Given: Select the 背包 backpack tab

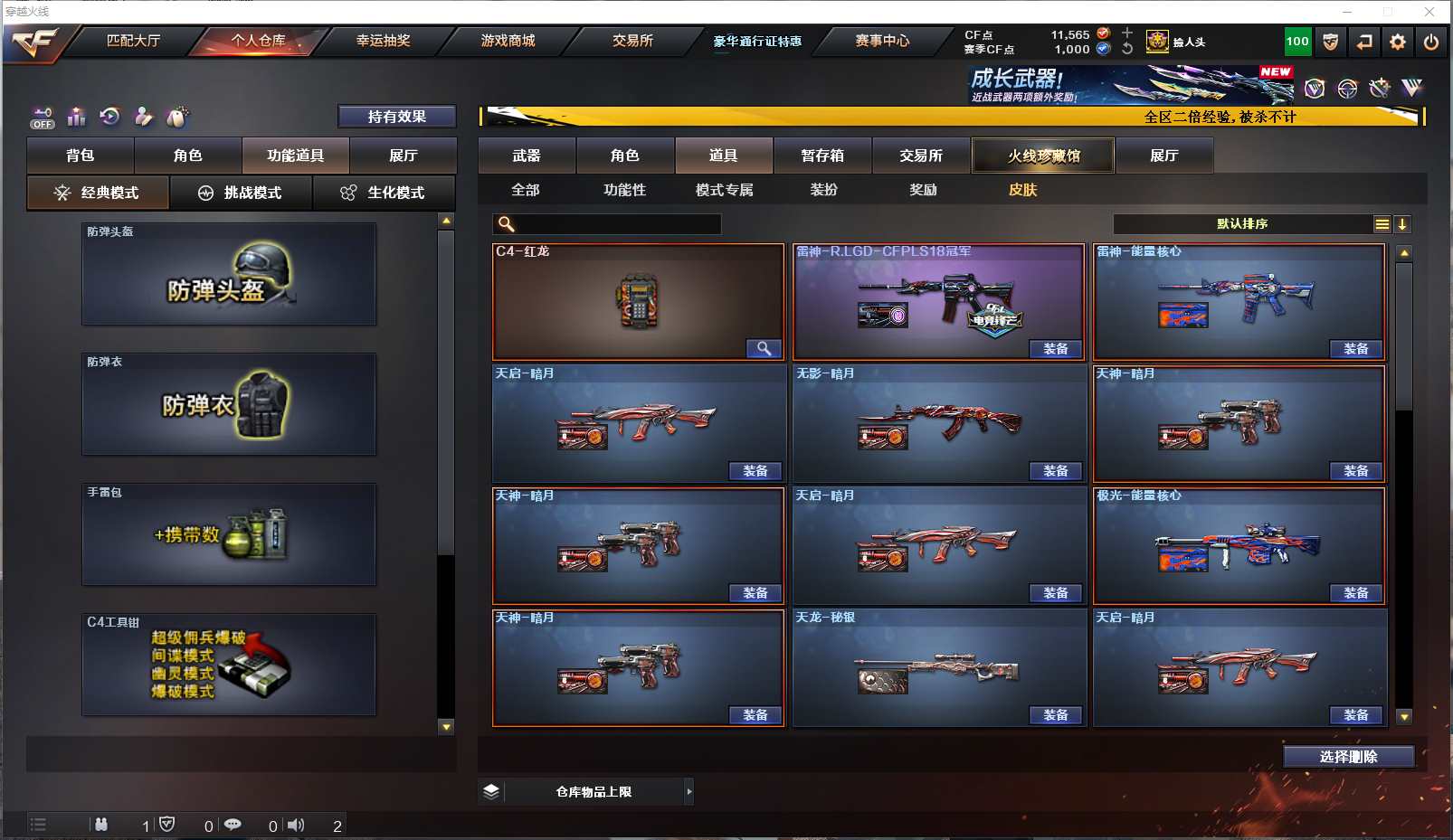Looking at the screenshot, I should click(81, 156).
